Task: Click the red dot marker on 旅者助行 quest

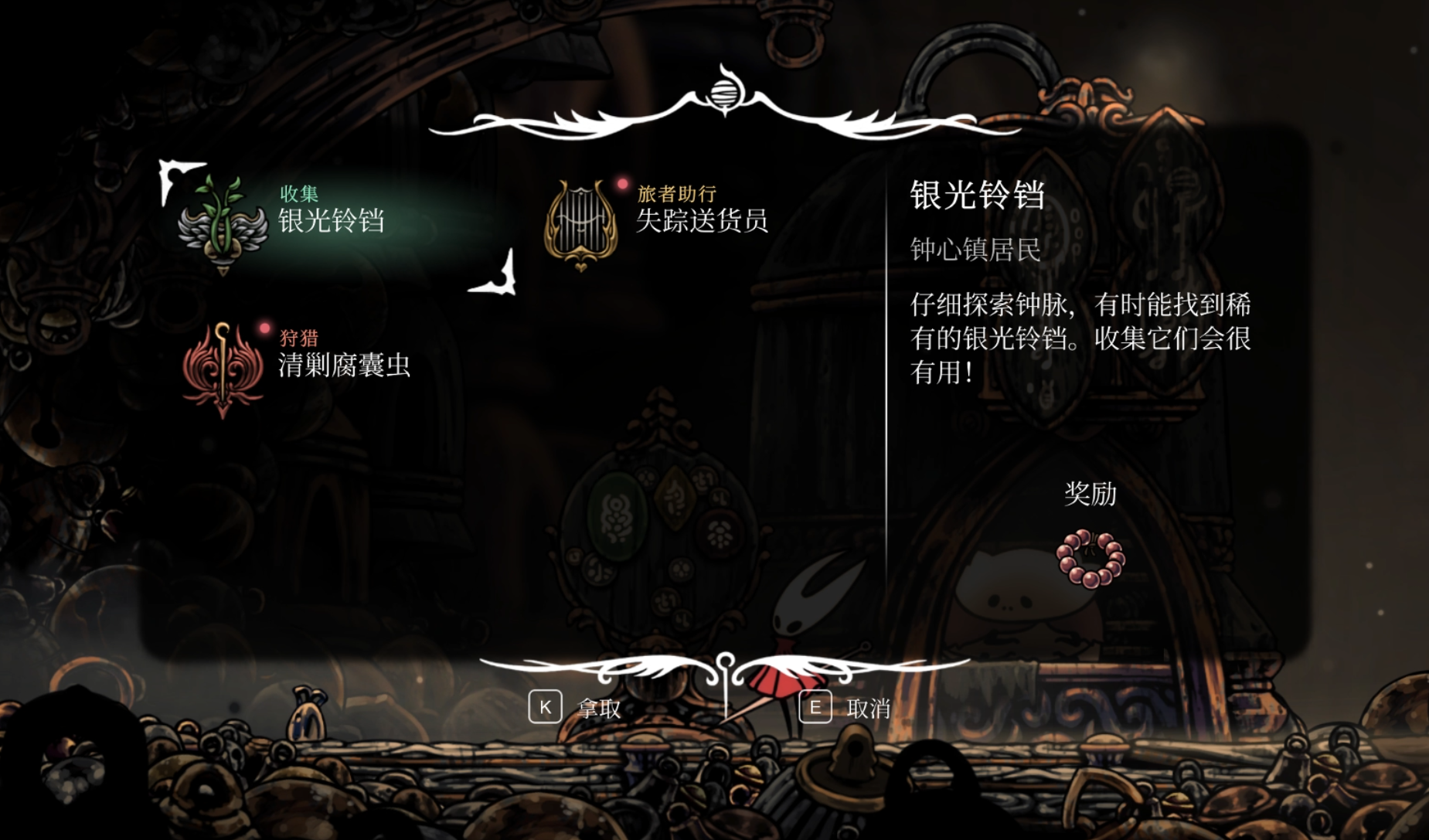Action: click(x=623, y=184)
